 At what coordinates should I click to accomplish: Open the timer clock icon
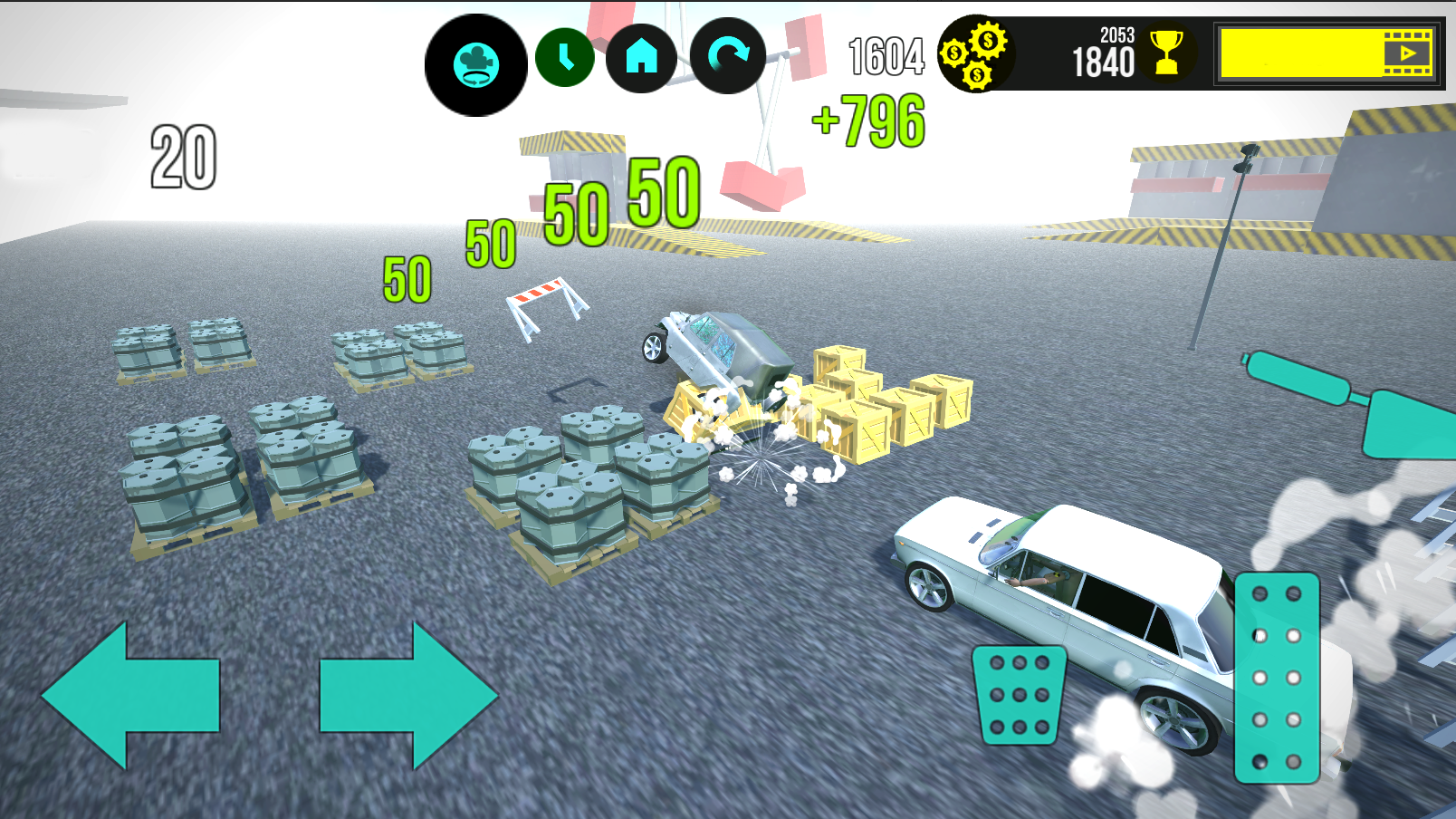(568, 59)
